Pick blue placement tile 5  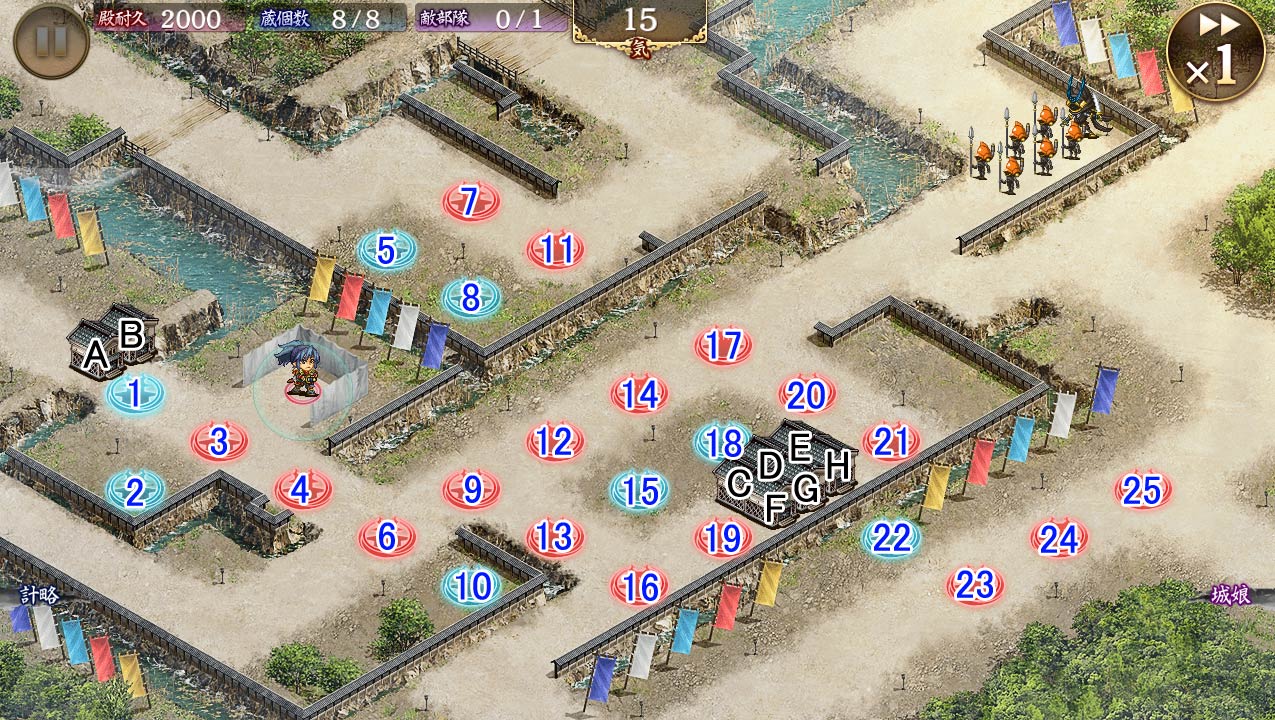coord(386,251)
